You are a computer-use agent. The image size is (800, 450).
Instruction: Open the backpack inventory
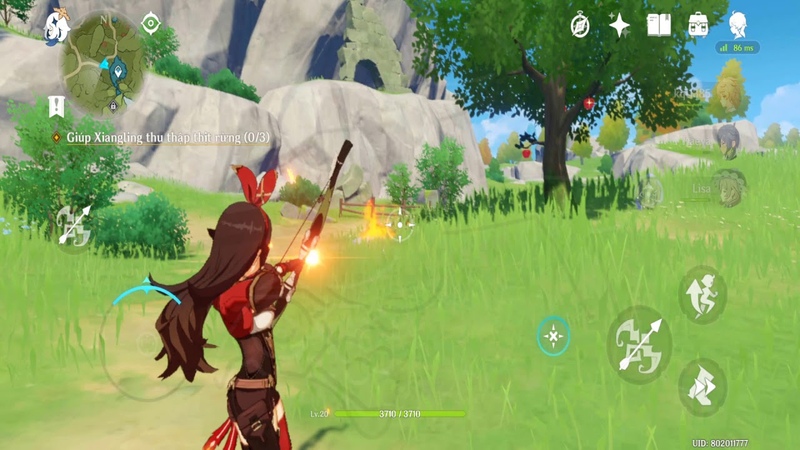(x=698, y=25)
